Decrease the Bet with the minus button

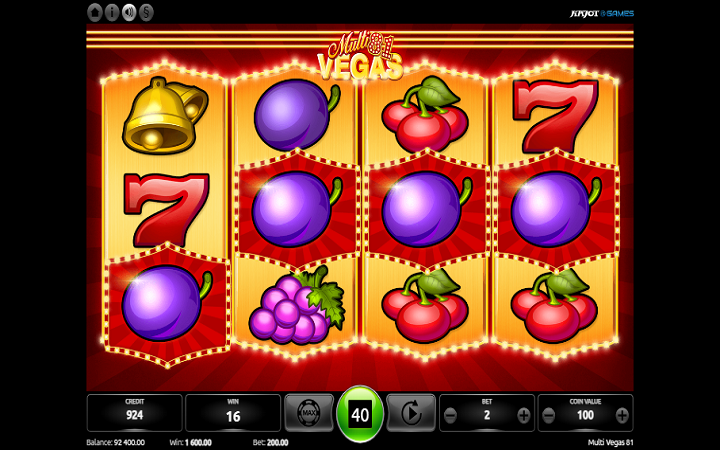[452, 414]
